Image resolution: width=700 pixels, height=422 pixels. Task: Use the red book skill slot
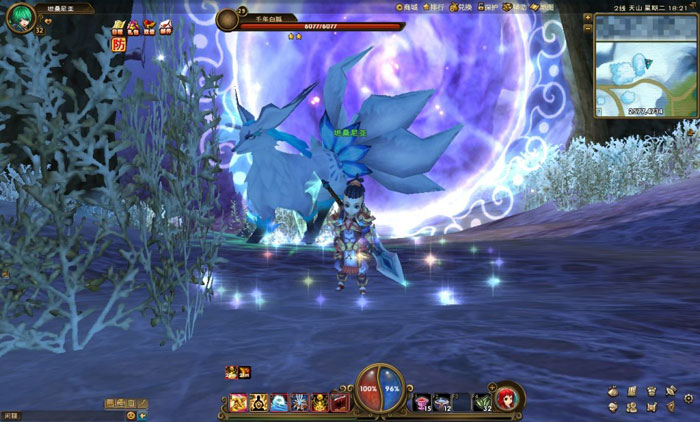[x=340, y=402]
